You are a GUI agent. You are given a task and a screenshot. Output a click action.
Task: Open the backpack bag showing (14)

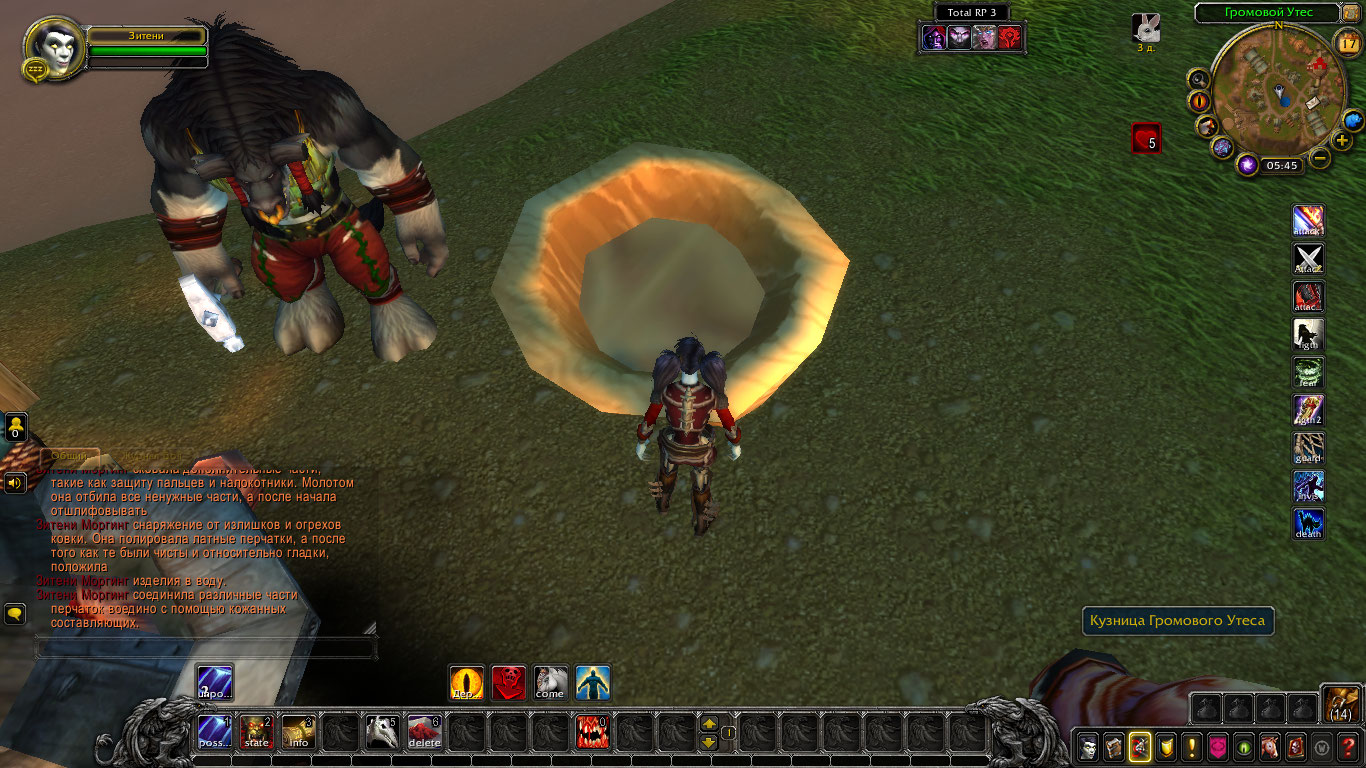pos(1339,705)
